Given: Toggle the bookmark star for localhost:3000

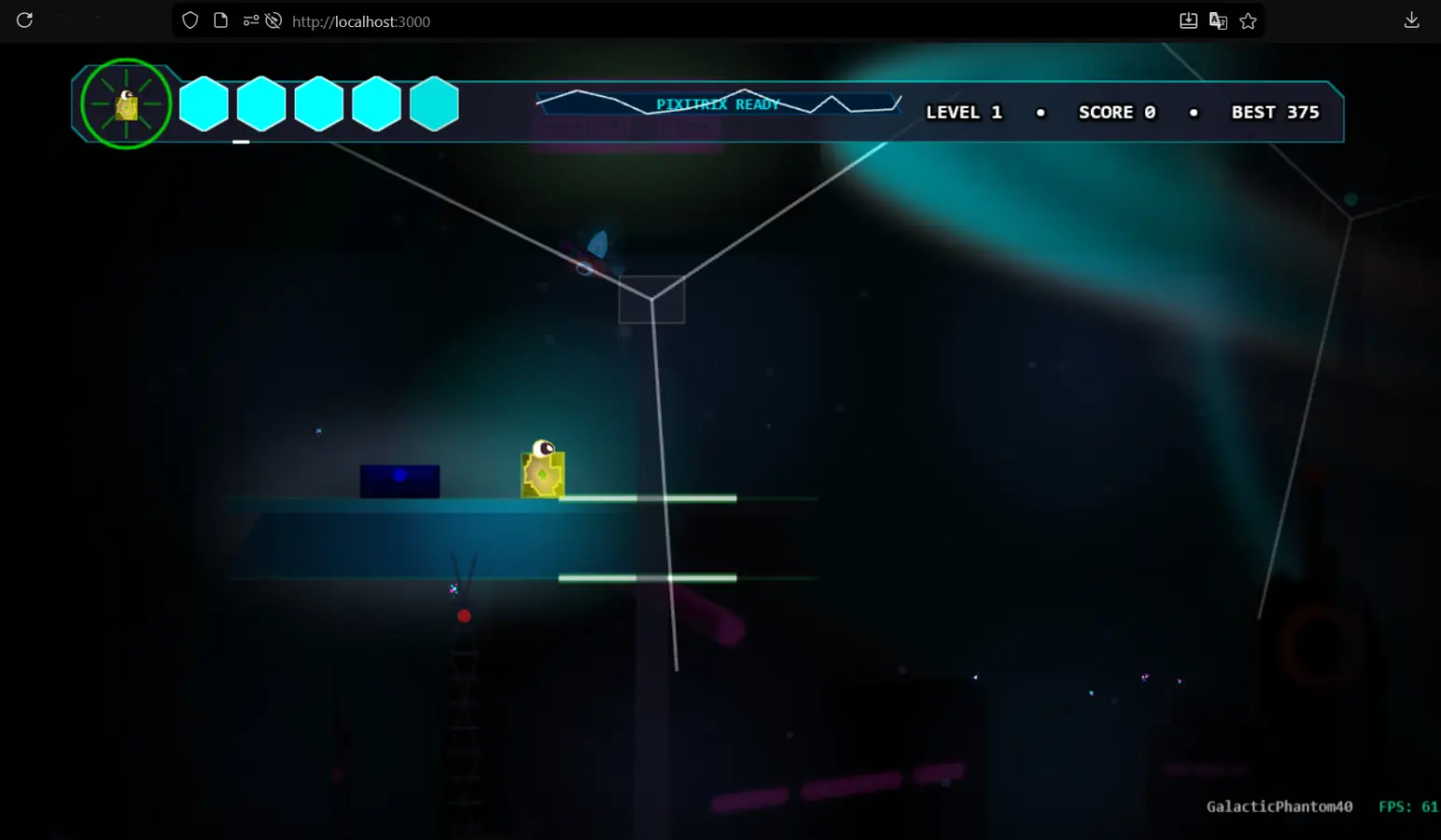Looking at the screenshot, I should point(1249,20).
